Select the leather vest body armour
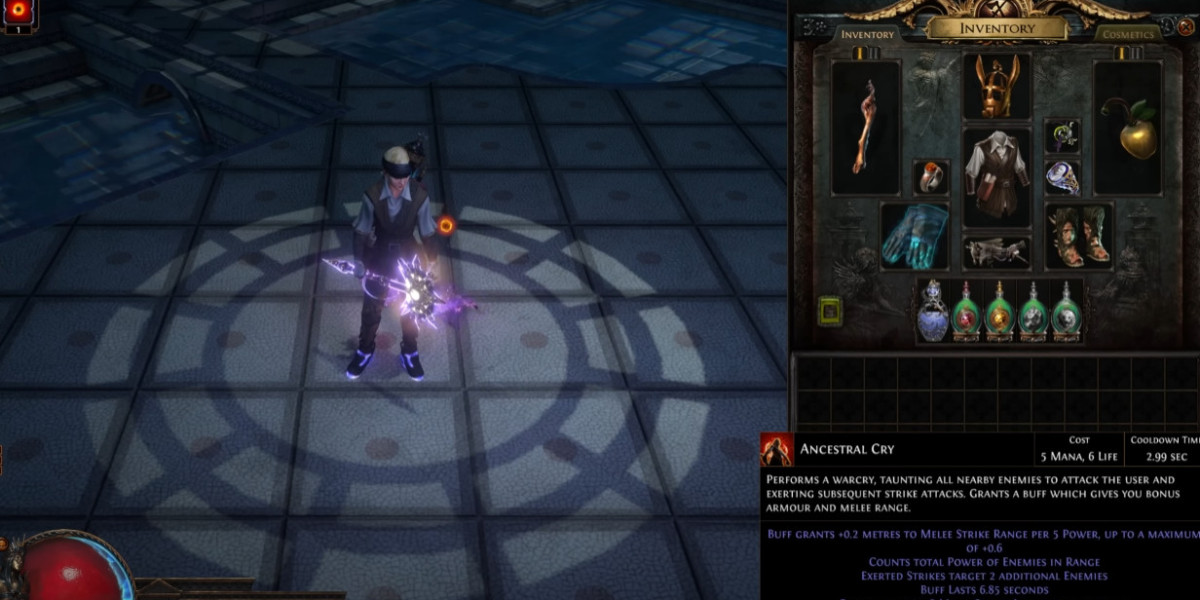The width and height of the screenshot is (1200, 600). tap(997, 177)
